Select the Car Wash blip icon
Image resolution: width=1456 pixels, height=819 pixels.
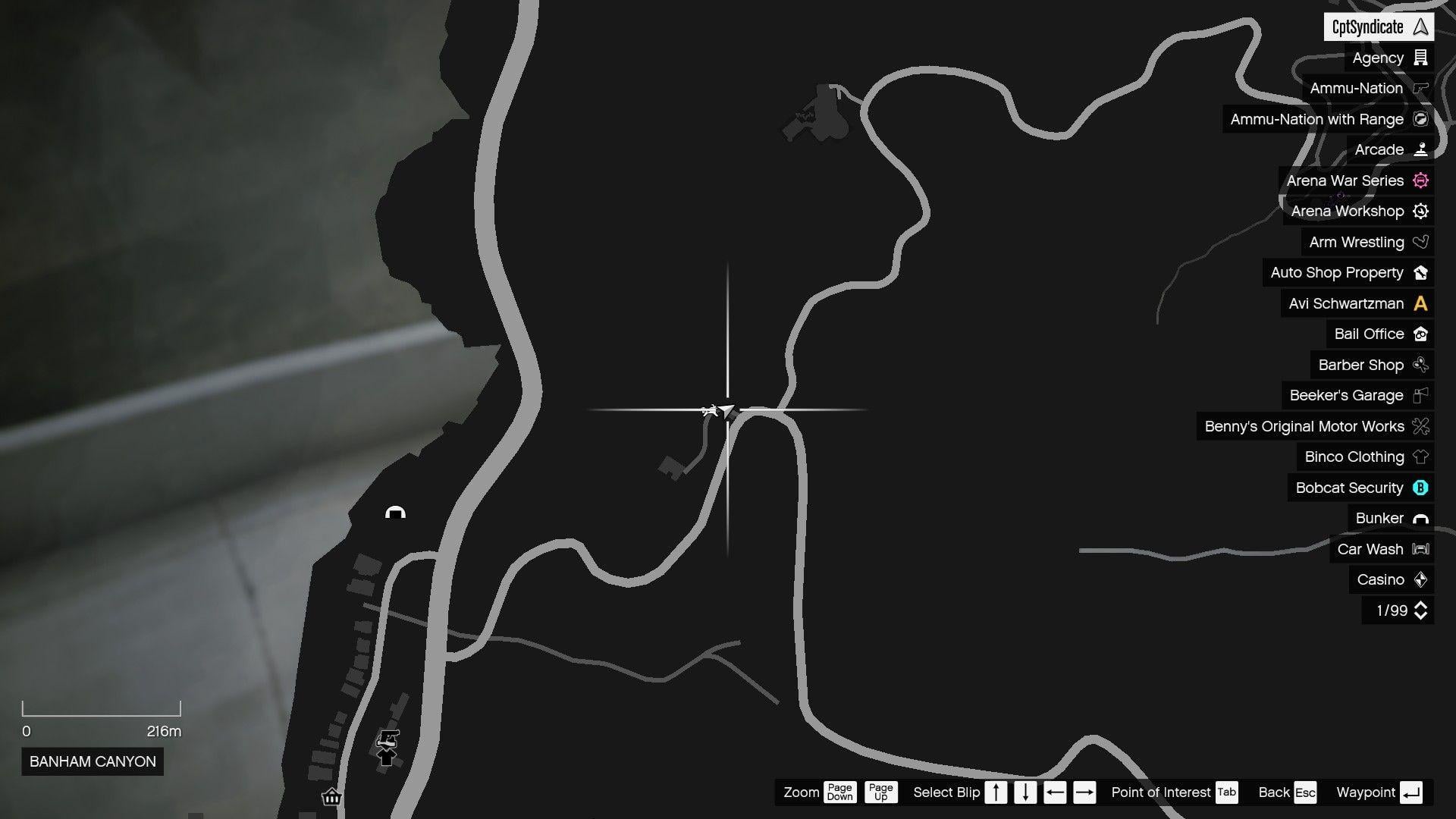(x=1420, y=549)
